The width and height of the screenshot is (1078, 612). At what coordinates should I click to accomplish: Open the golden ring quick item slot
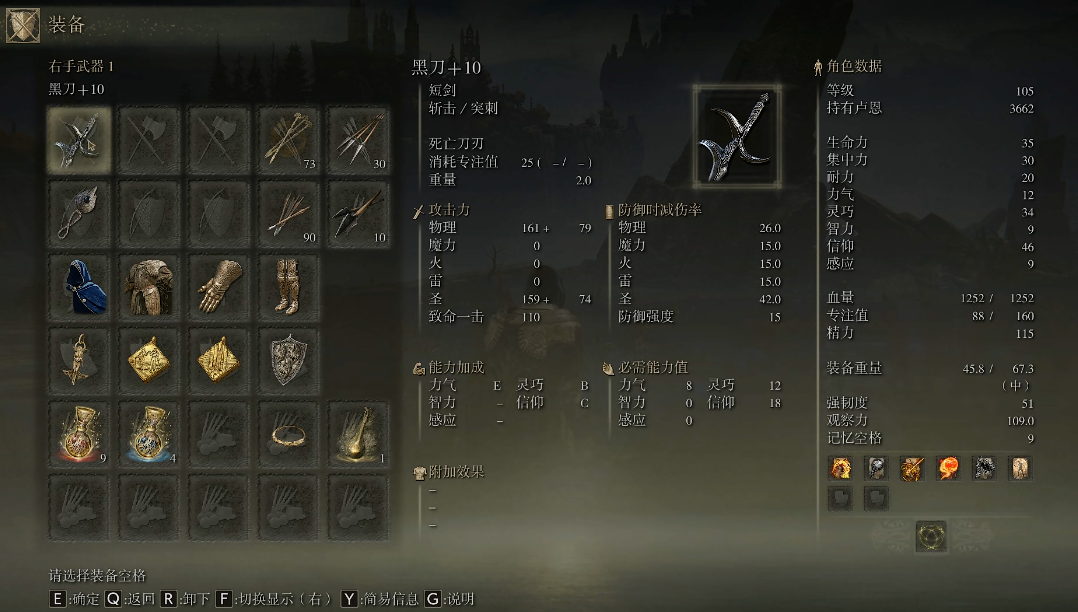(289, 434)
